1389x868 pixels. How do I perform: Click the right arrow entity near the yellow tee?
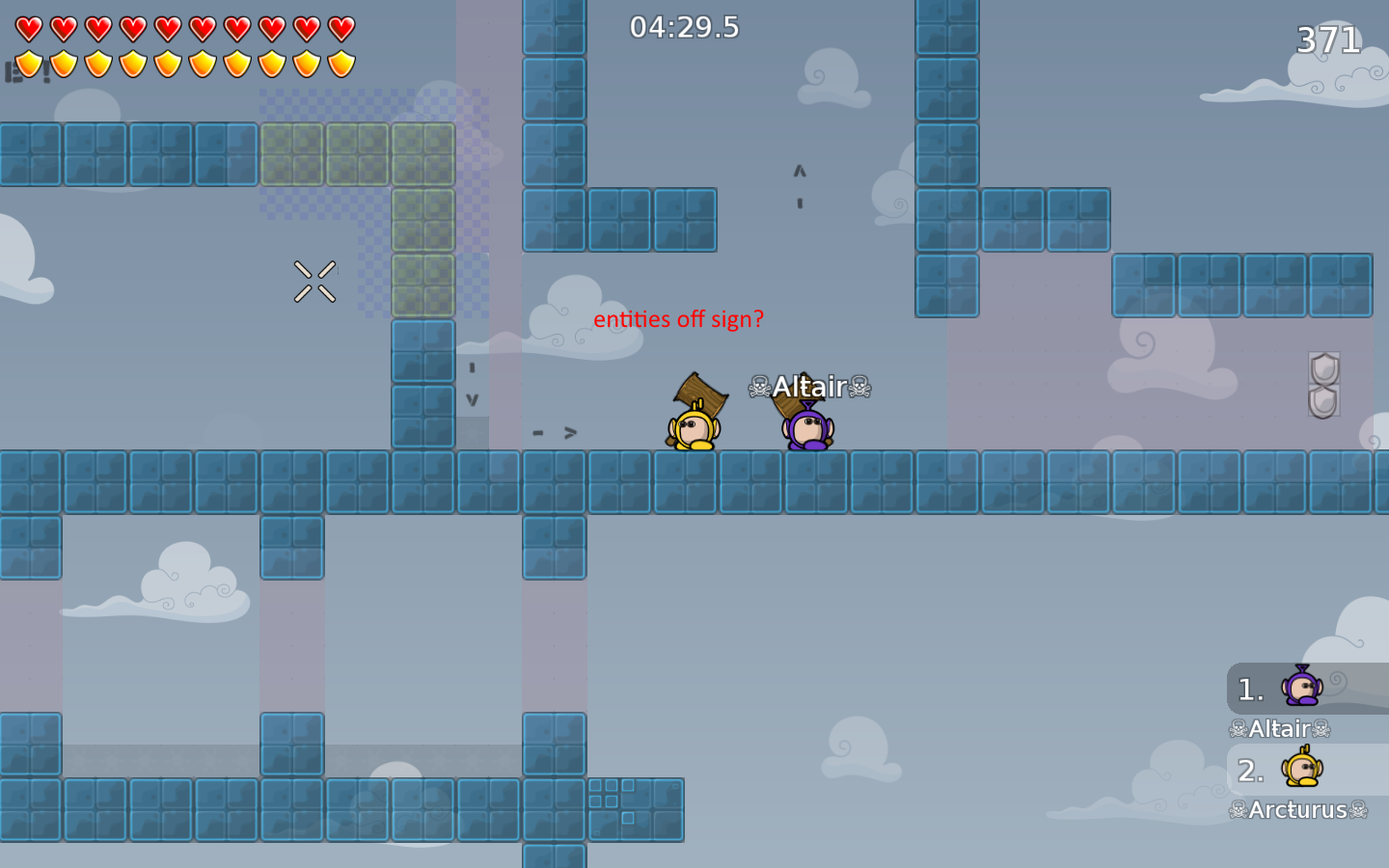[x=569, y=432]
